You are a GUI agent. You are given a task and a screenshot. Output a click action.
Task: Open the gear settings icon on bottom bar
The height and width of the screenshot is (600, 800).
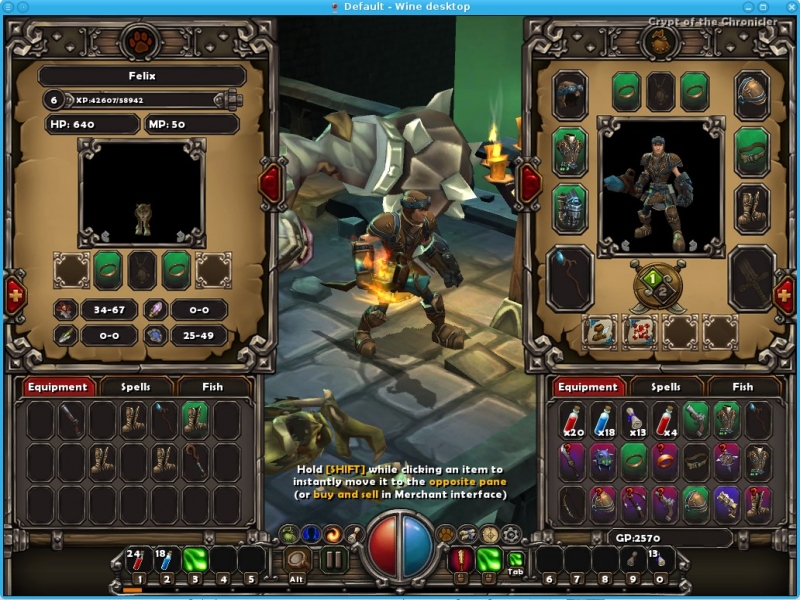tap(511, 533)
